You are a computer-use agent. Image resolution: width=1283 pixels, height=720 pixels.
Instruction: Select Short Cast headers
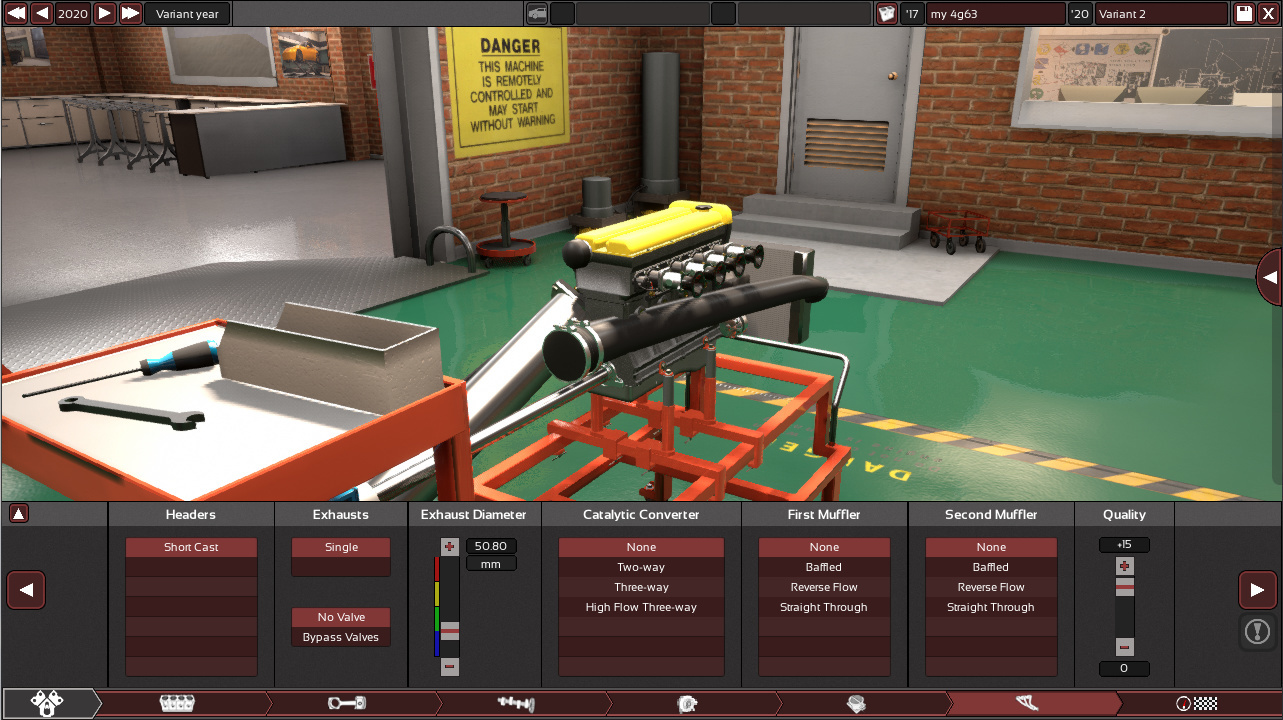191,547
